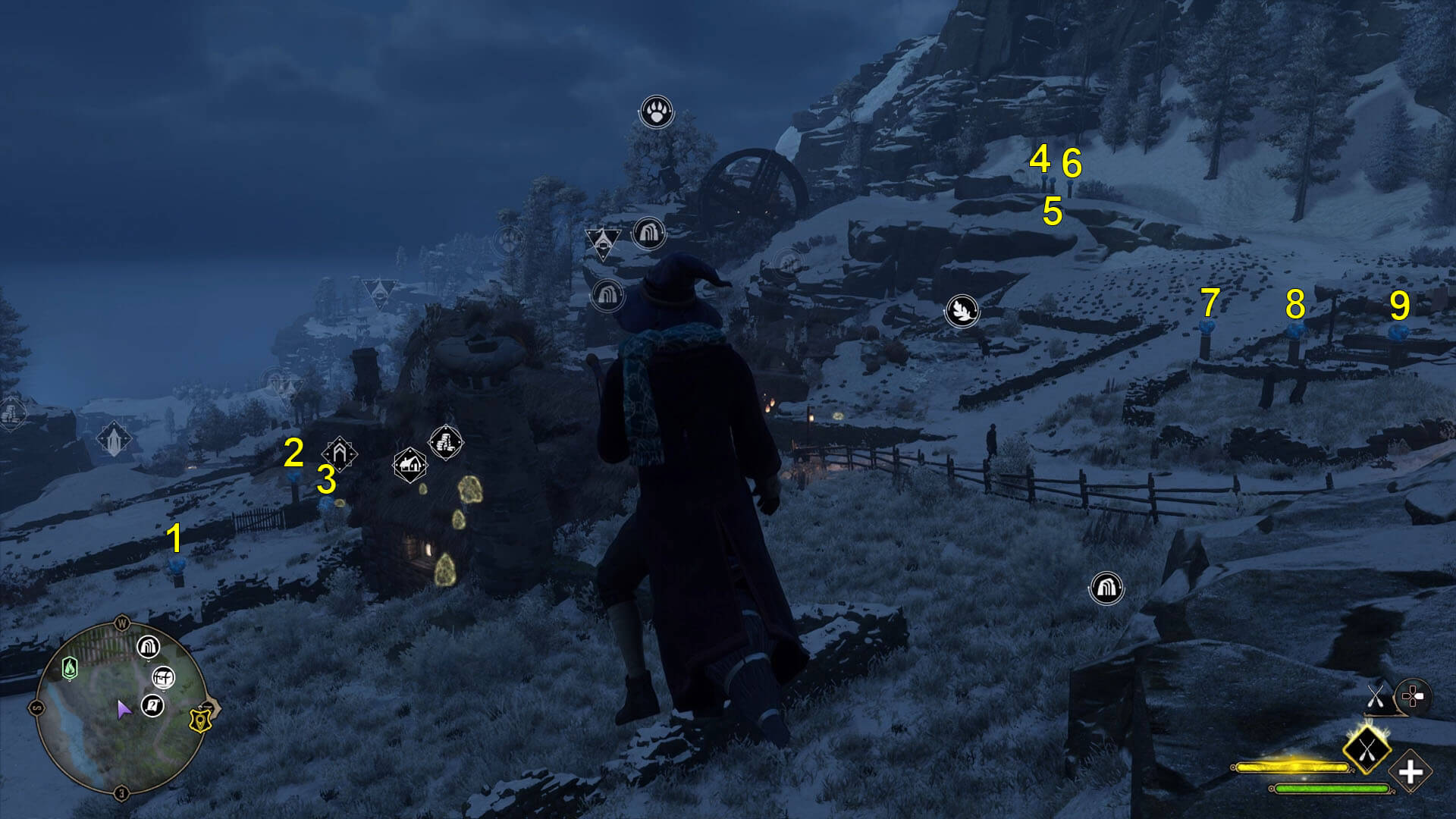Click the yellow shield quest marker on the minimap edge
This screenshot has height=819, width=1456.
pyautogui.click(x=201, y=720)
